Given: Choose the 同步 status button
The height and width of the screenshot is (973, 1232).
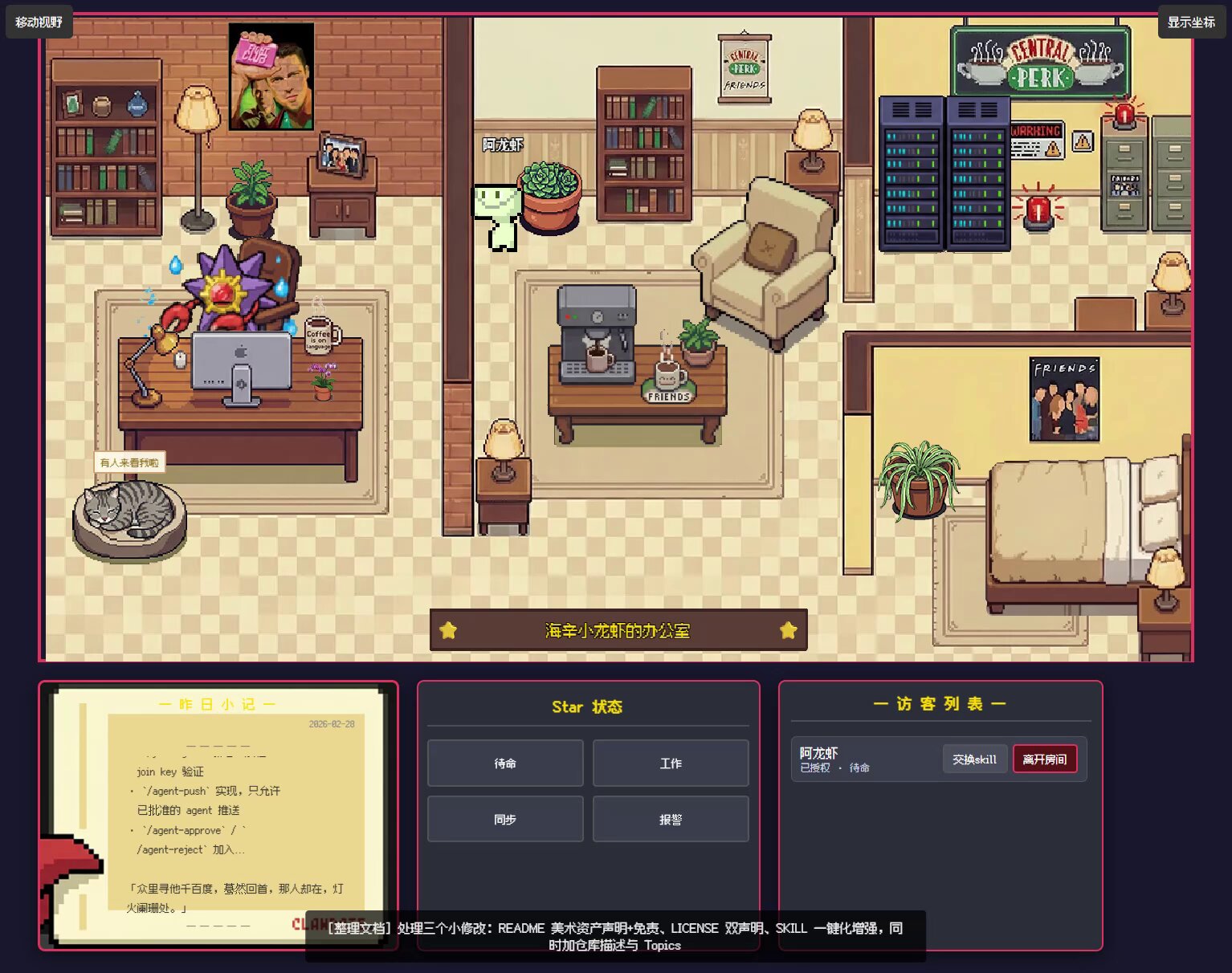Looking at the screenshot, I should (x=505, y=819).
